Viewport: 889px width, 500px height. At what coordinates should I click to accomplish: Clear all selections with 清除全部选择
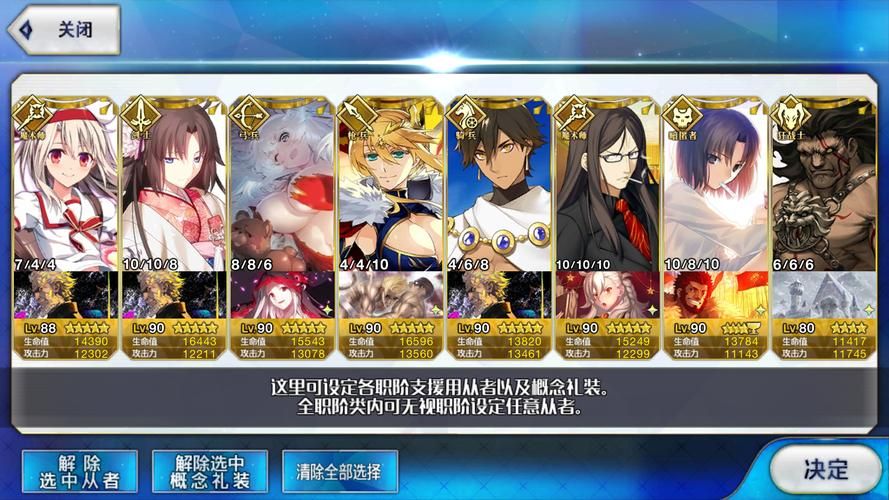pyautogui.click(x=340, y=469)
